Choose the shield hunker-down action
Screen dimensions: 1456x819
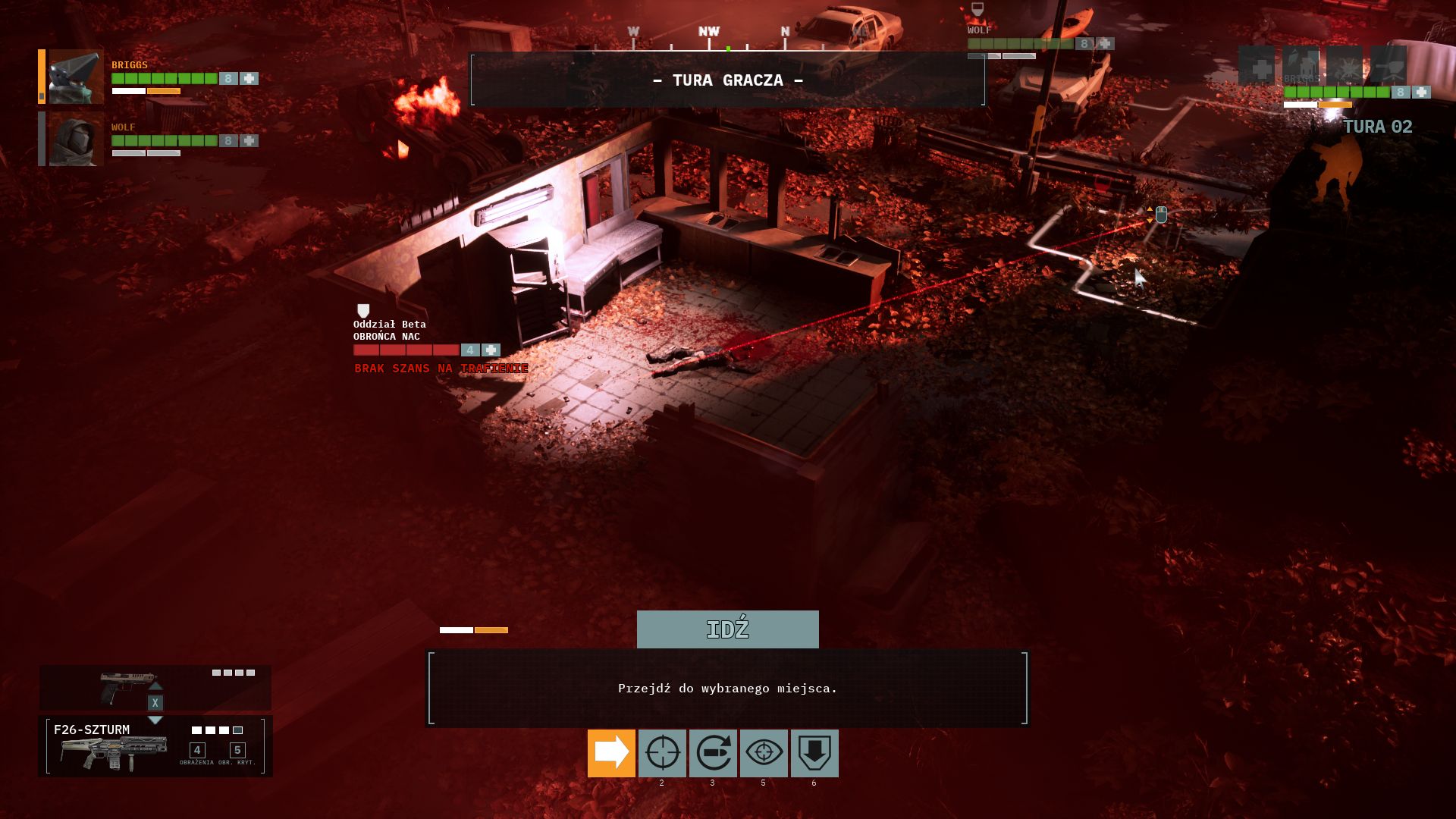(x=814, y=753)
